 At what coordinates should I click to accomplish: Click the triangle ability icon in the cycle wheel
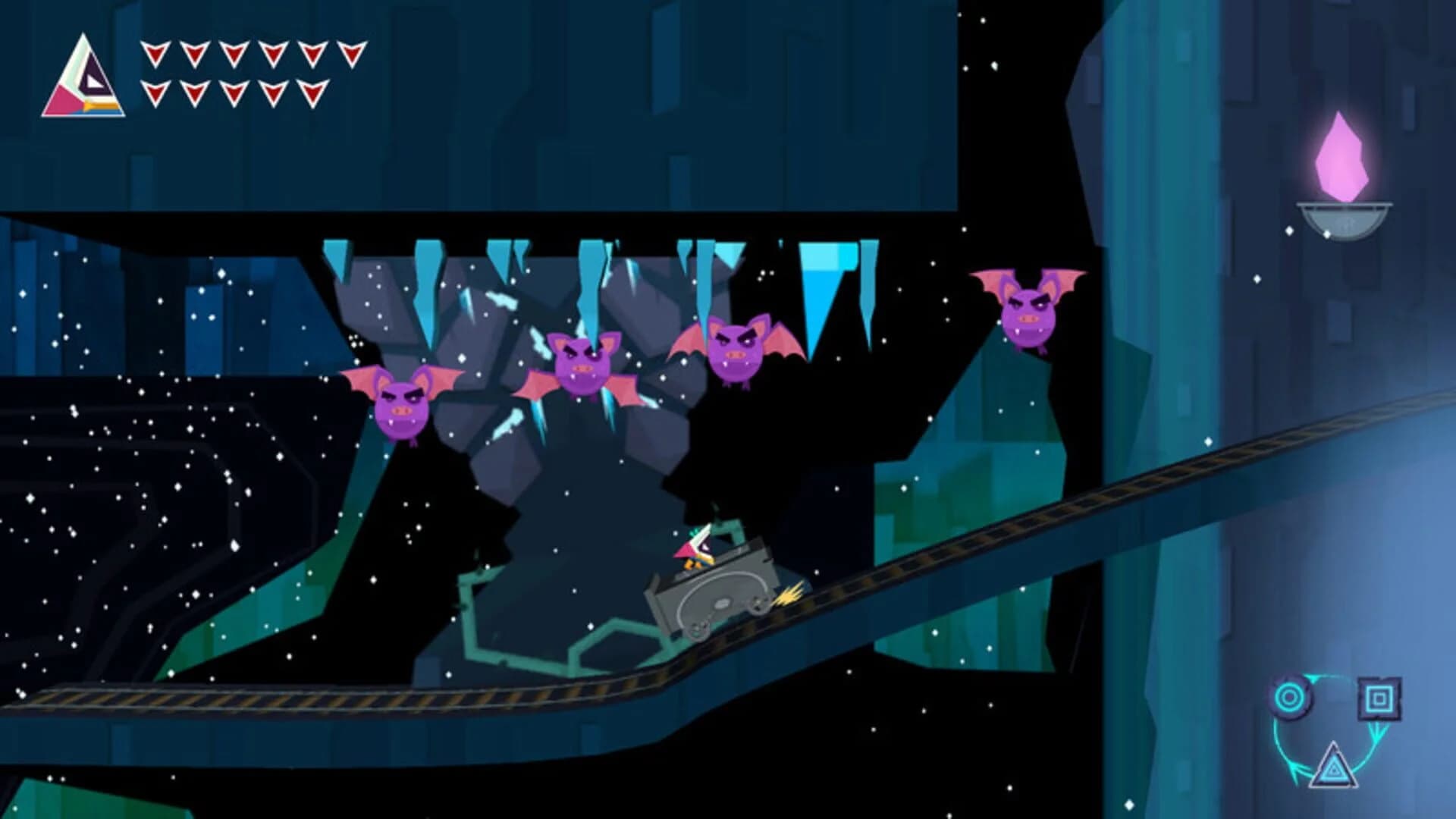point(1334,770)
